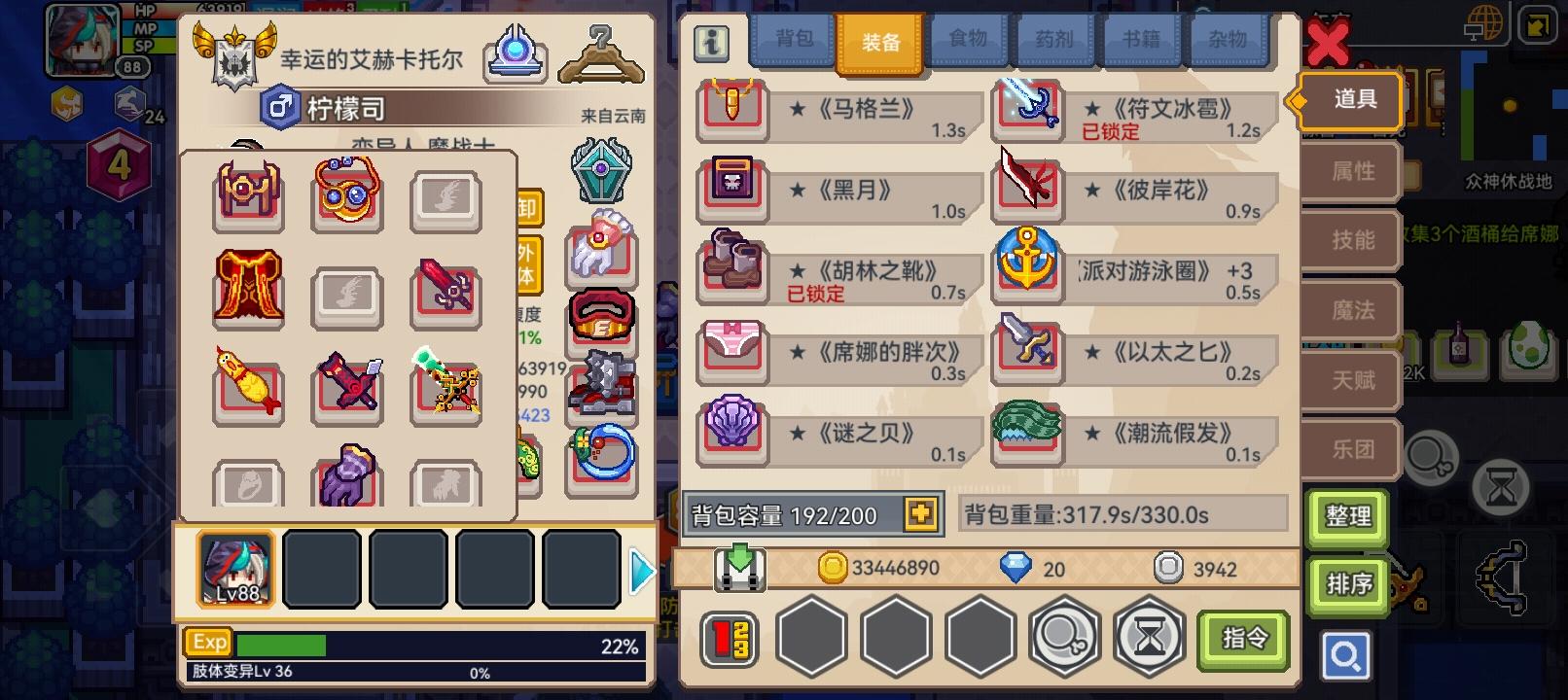Expand party slots with the blue arrow
1568x700 pixels.
coord(640,571)
